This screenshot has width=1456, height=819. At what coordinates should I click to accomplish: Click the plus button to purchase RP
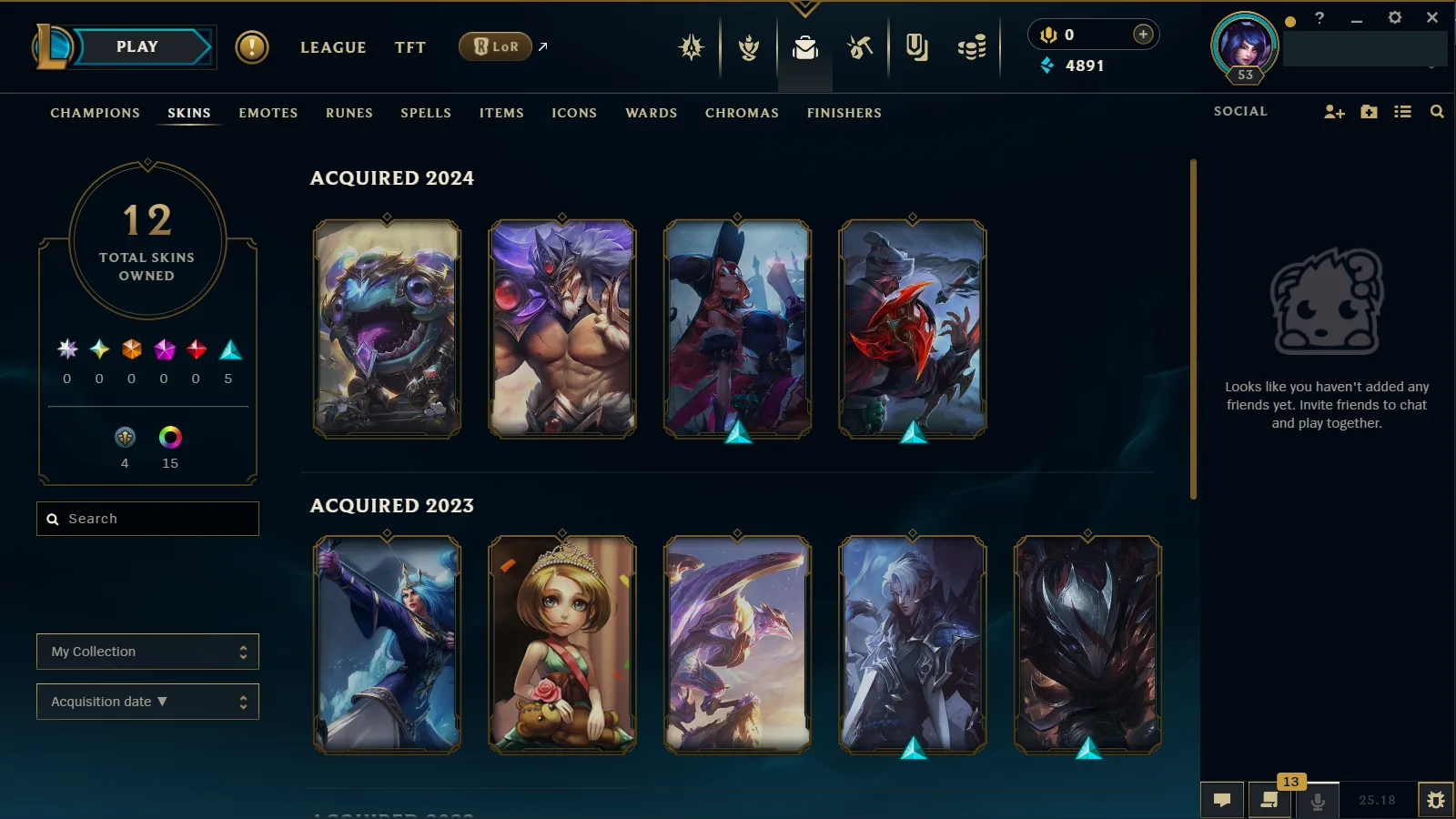[1142, 34]
